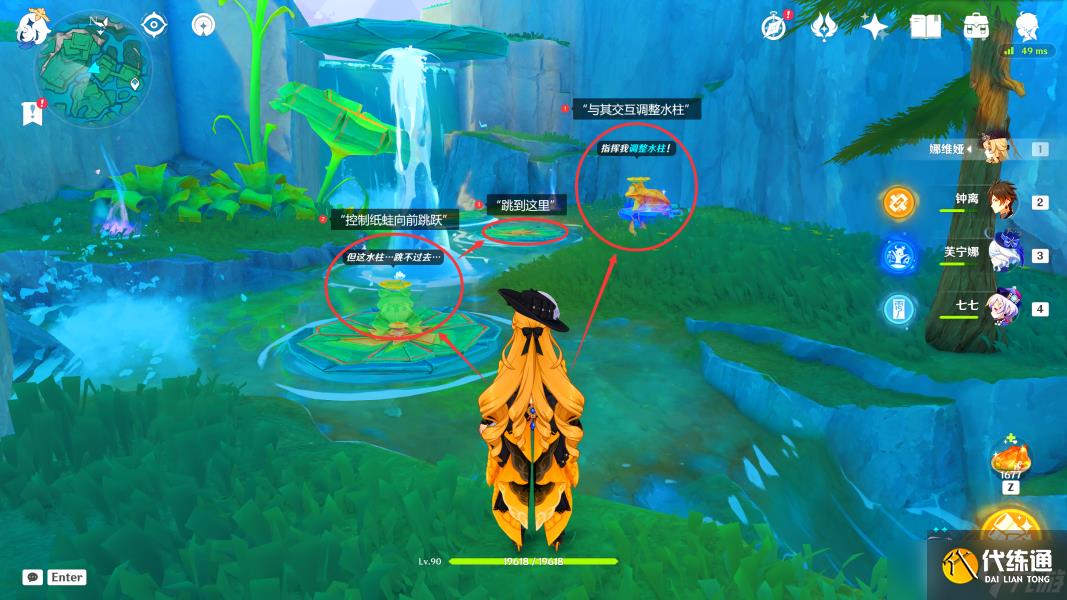This screenshot has height=600, width=1067.
Task: Switch to party member 芙宁娜
Action: coord(1002,254)
